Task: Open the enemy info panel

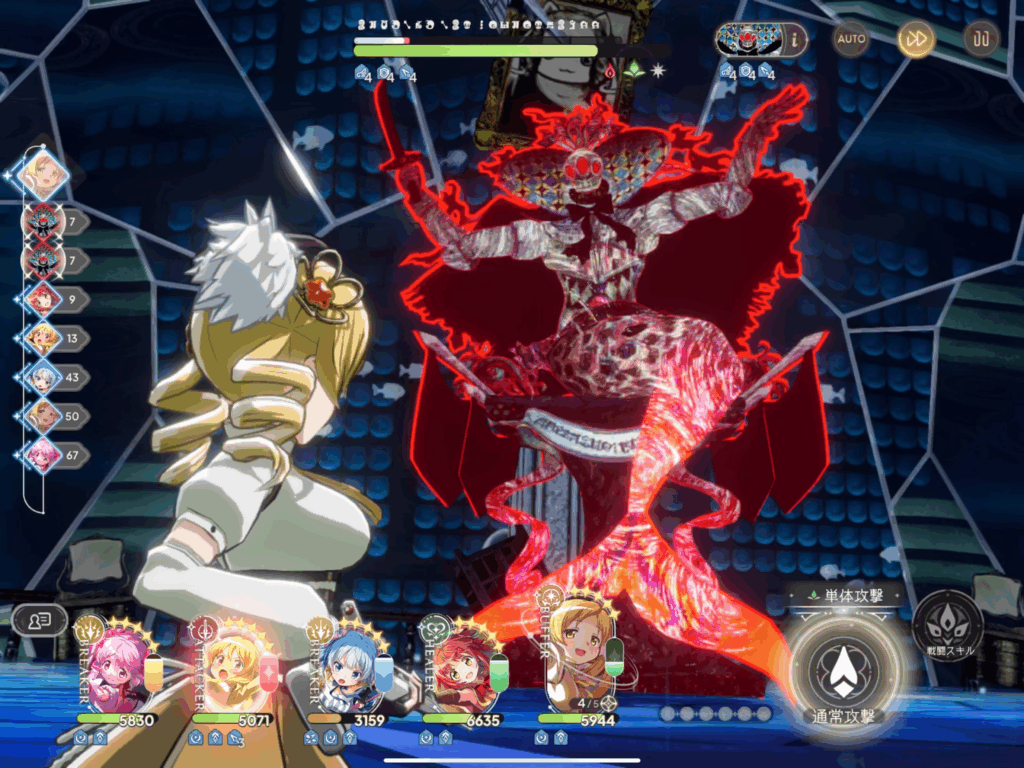Action: point(795,40)
